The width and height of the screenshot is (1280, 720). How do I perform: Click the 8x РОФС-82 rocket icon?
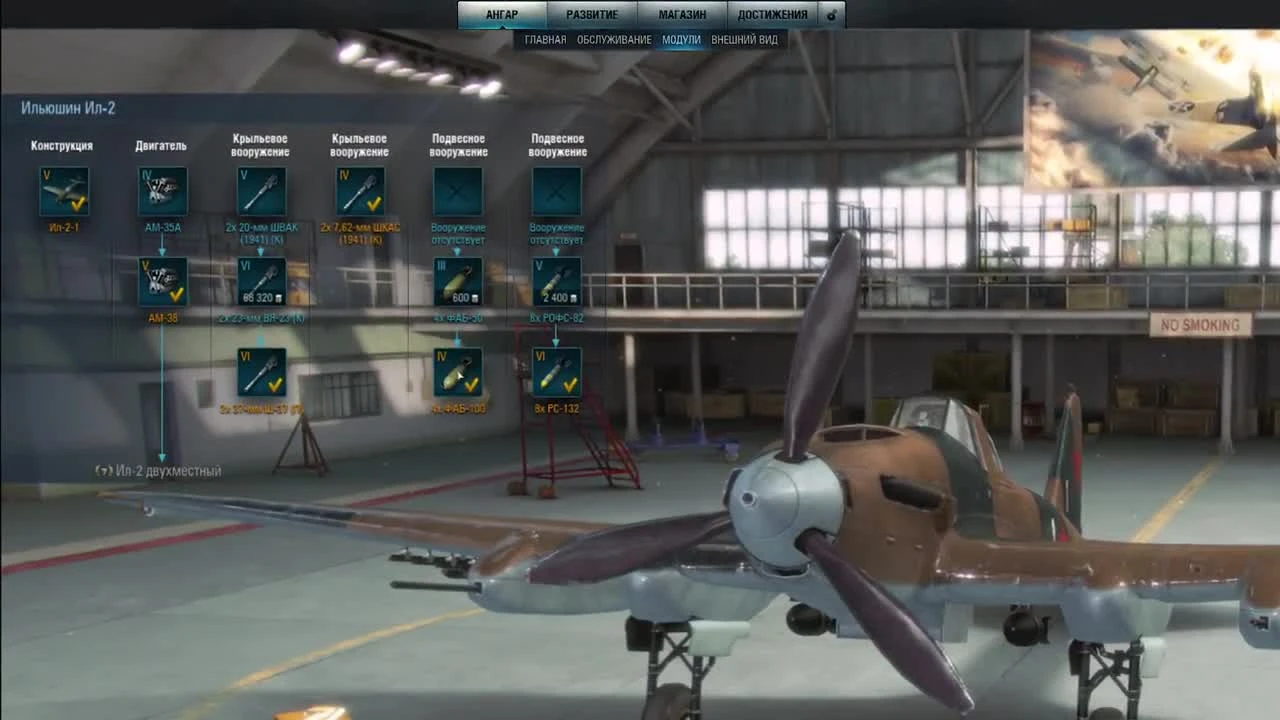(x=556, y=281)
